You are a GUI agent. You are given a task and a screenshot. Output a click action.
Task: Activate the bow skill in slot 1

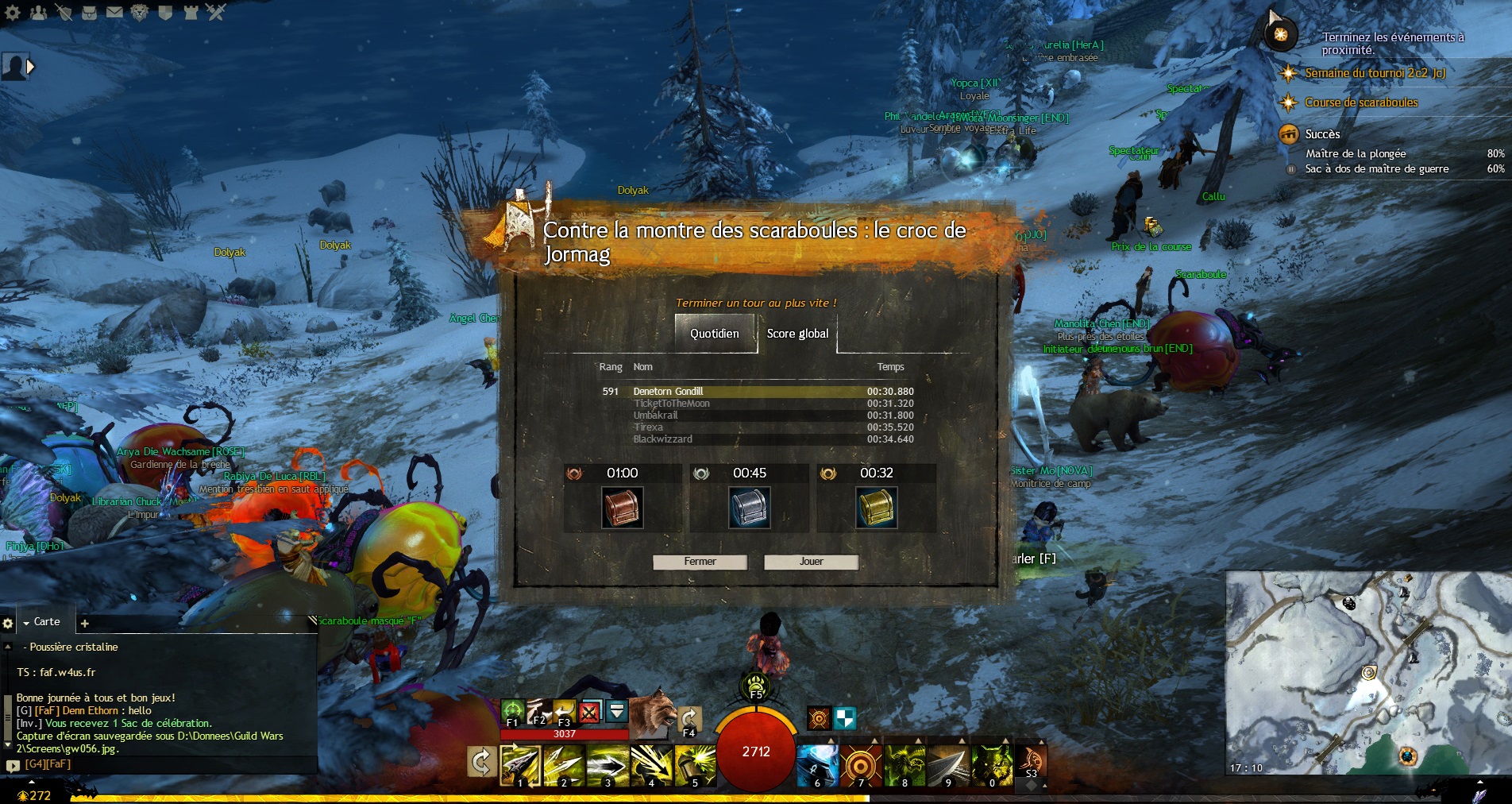tap(520, 765)
